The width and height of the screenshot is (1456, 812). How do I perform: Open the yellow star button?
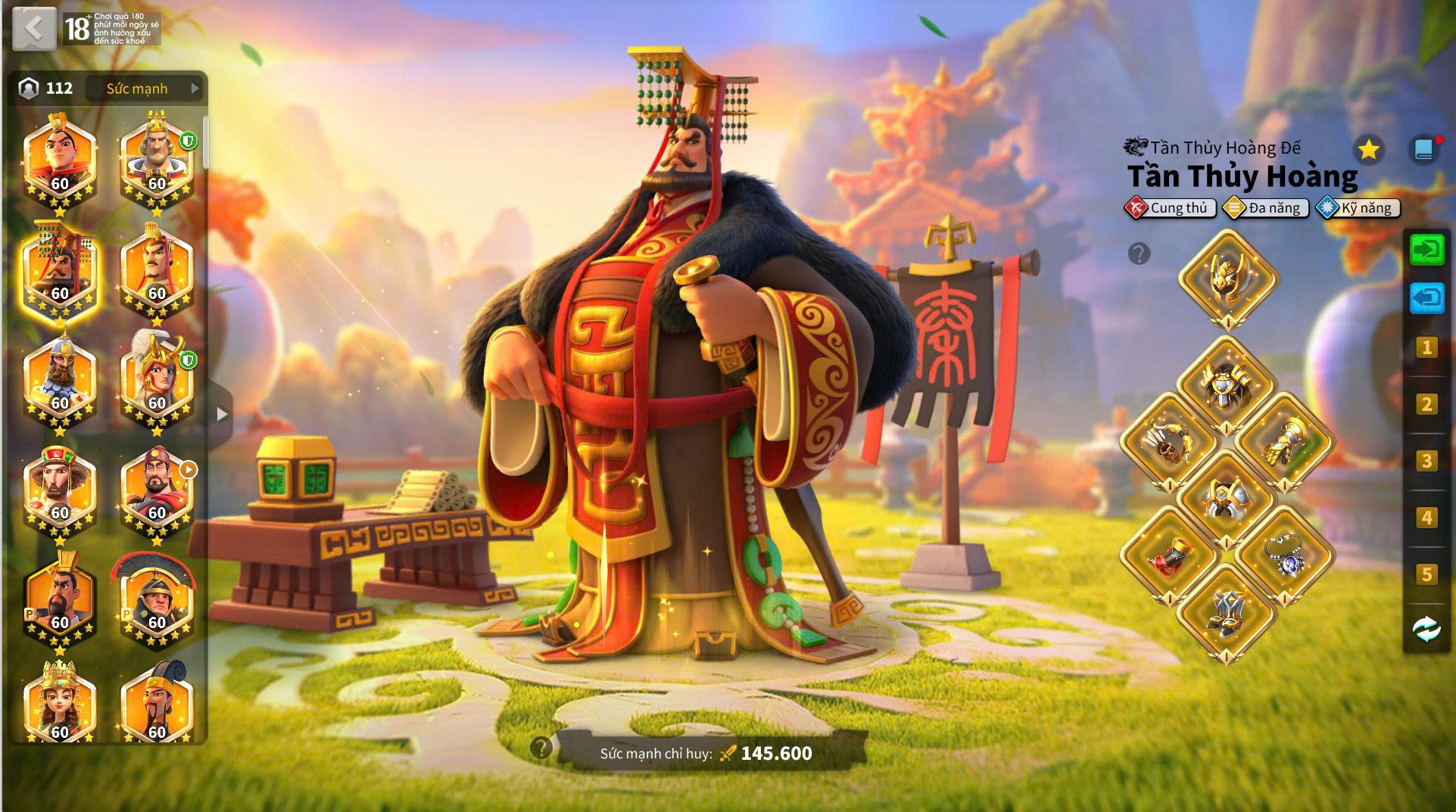[x=1367, y=150]
